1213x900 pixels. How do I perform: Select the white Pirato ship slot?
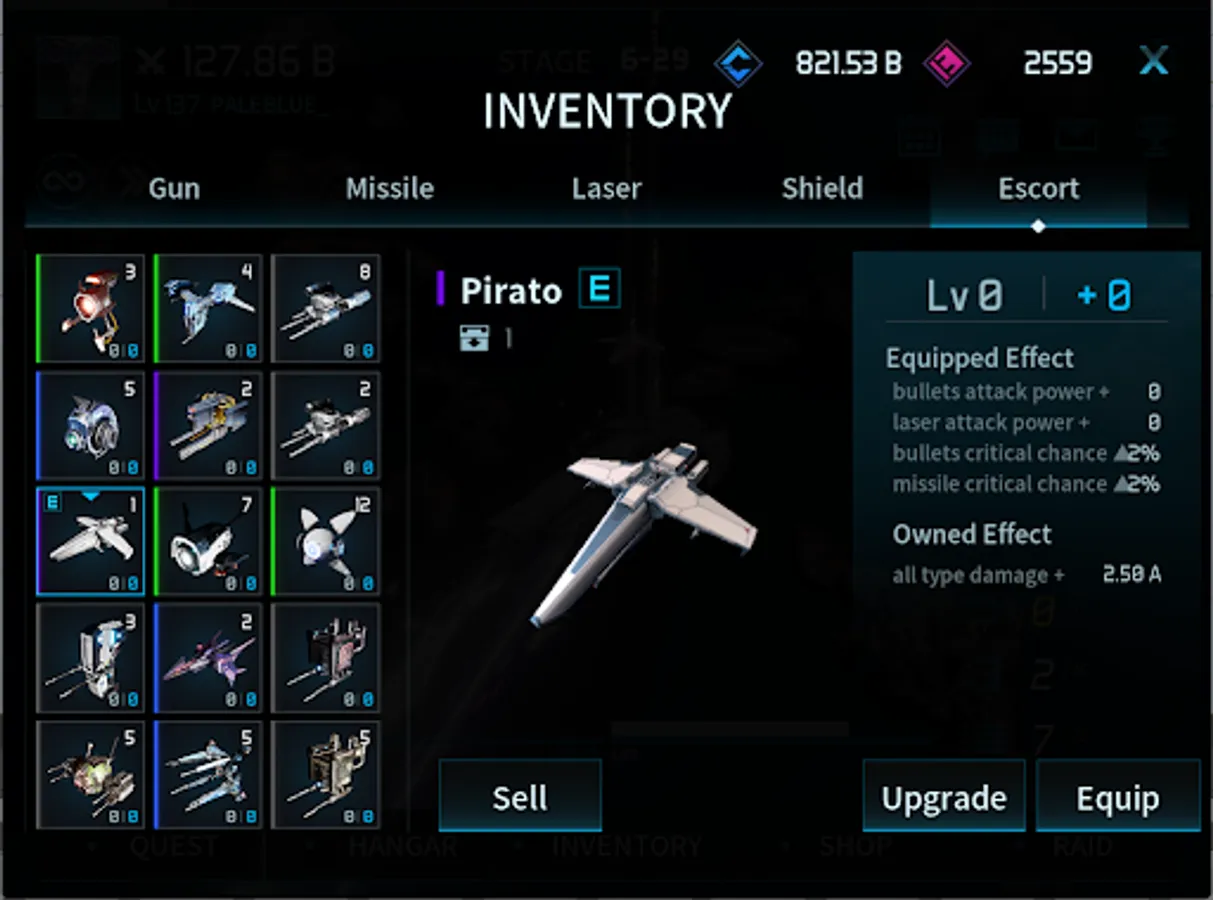(x=91, y=541)
